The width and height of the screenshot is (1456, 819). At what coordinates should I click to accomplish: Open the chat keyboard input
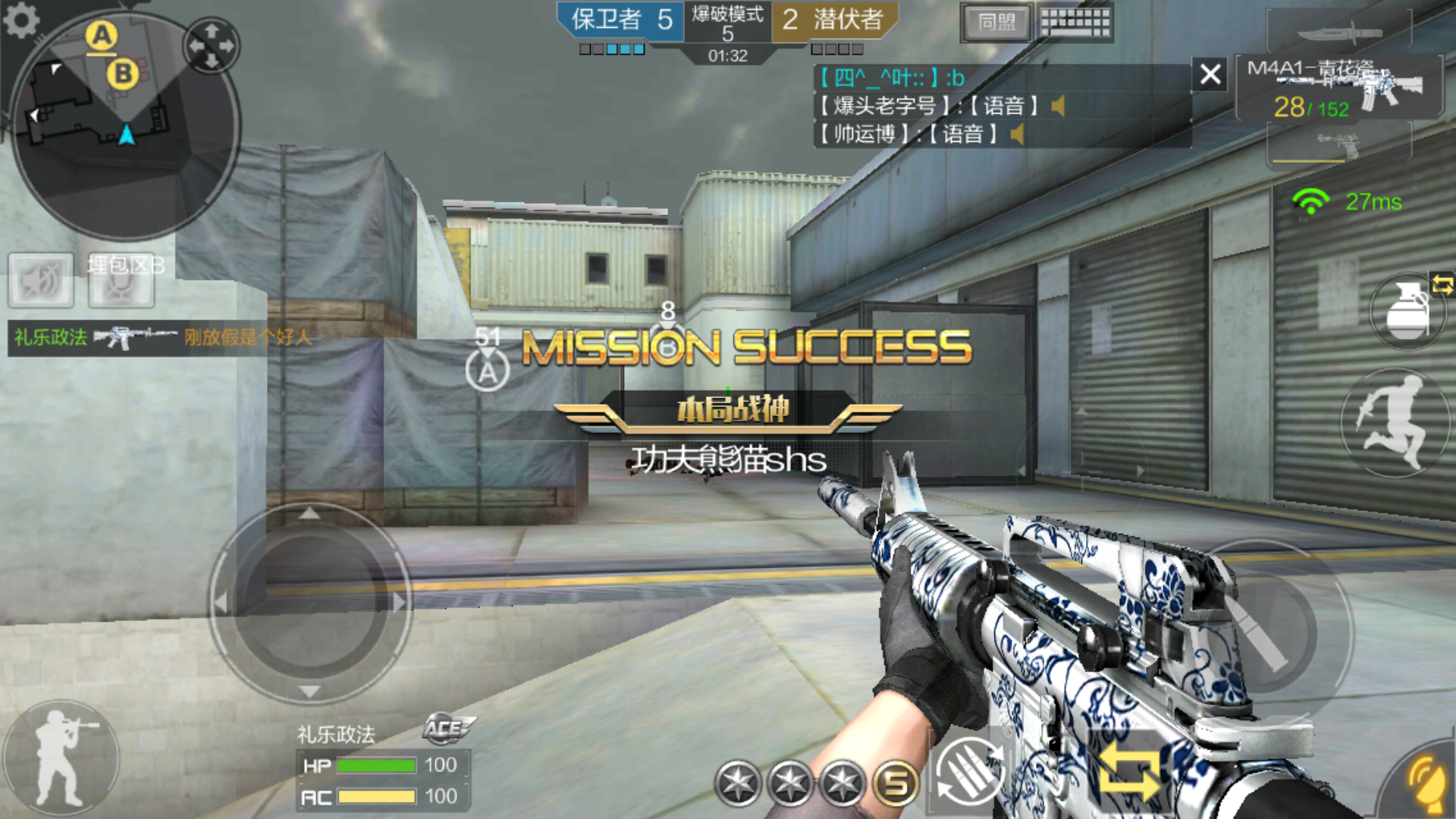pos(1075,23)
